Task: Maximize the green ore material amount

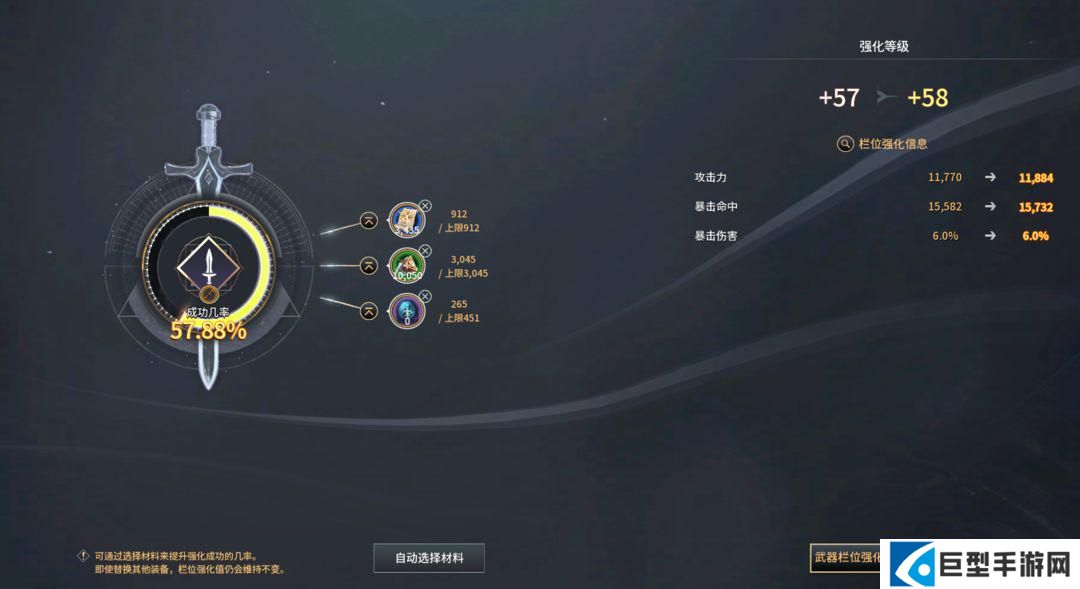Action: coord(369,266)
